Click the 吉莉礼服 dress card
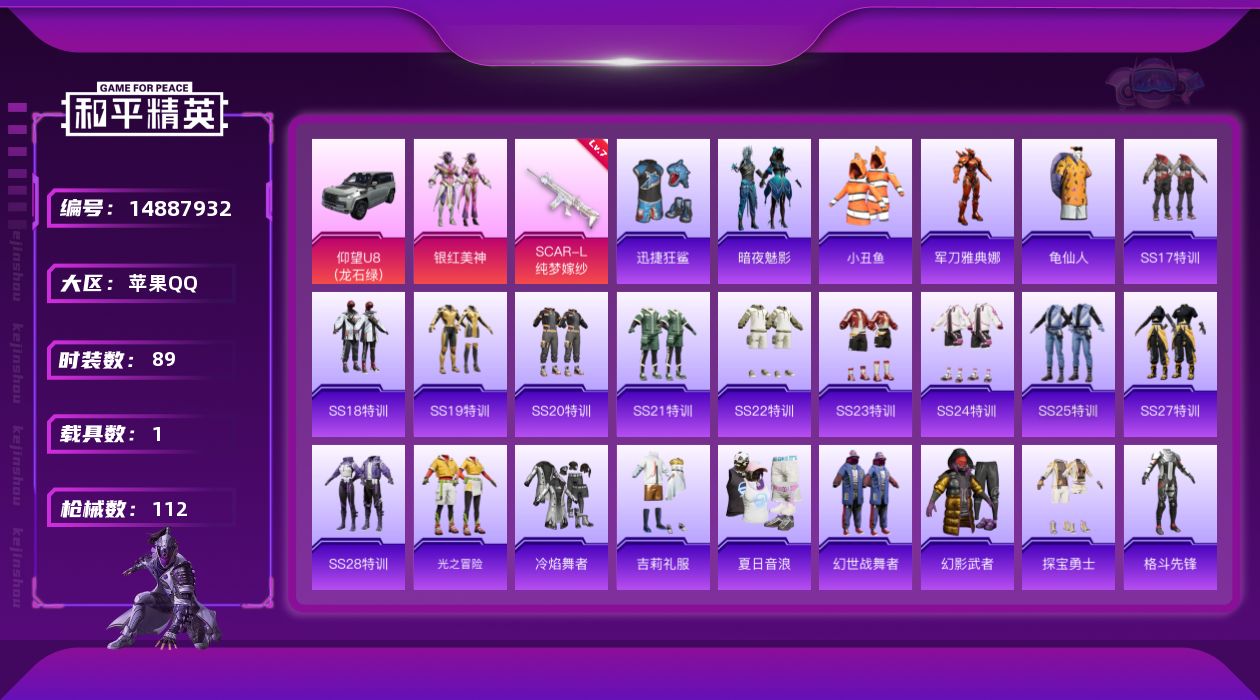1260x700 pixels. [663, 517]
